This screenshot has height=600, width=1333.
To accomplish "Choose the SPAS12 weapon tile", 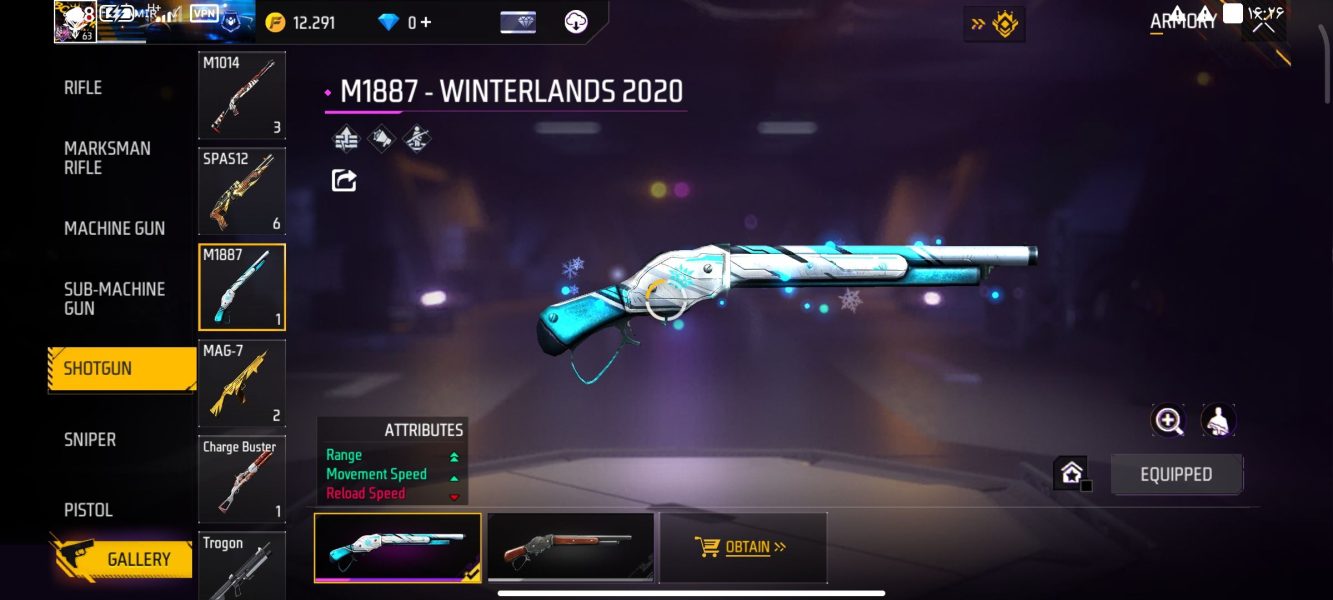I will pyautogui.click(x=242, y=191).
